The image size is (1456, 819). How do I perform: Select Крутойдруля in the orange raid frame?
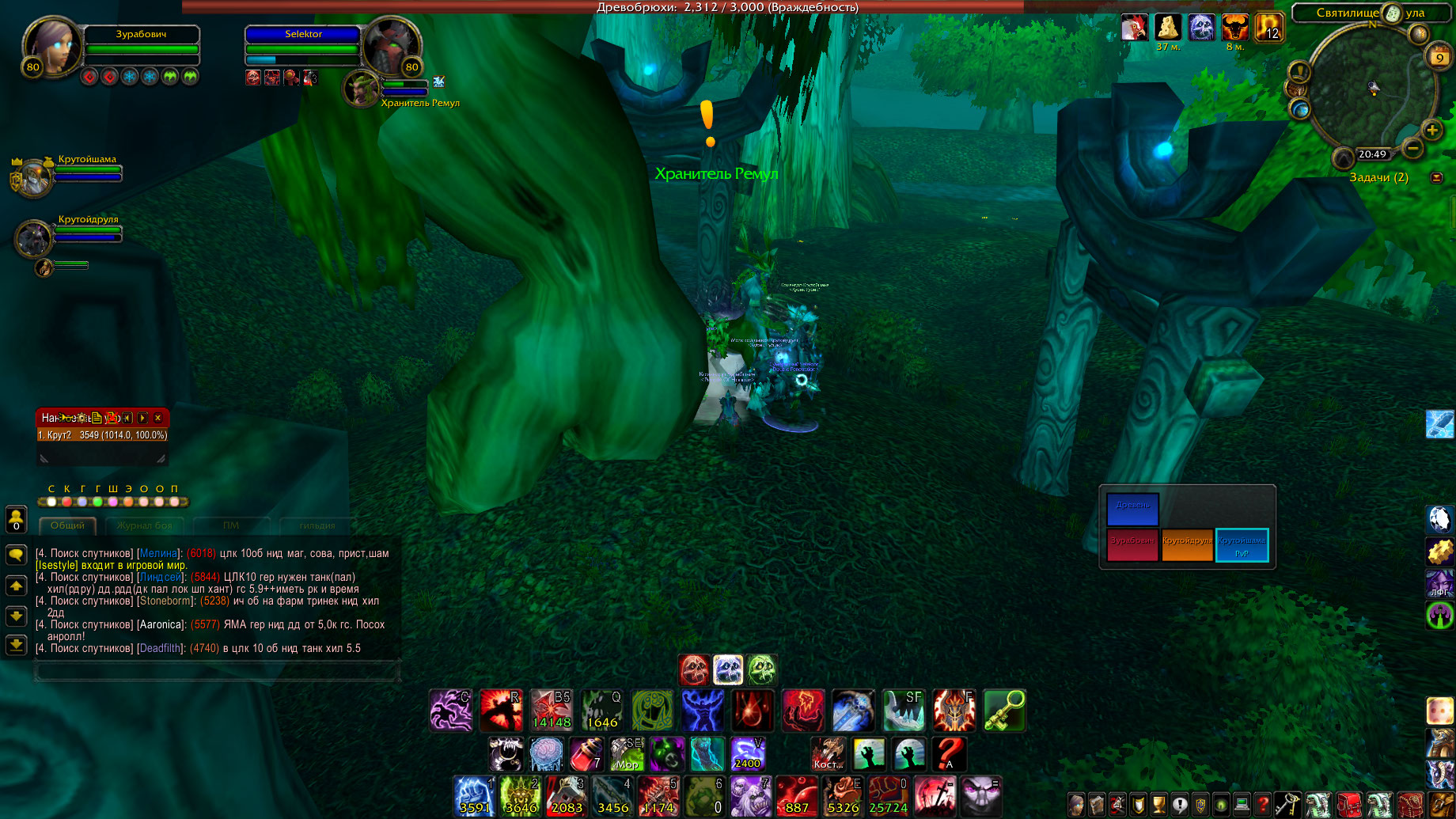coord(1187,545)
